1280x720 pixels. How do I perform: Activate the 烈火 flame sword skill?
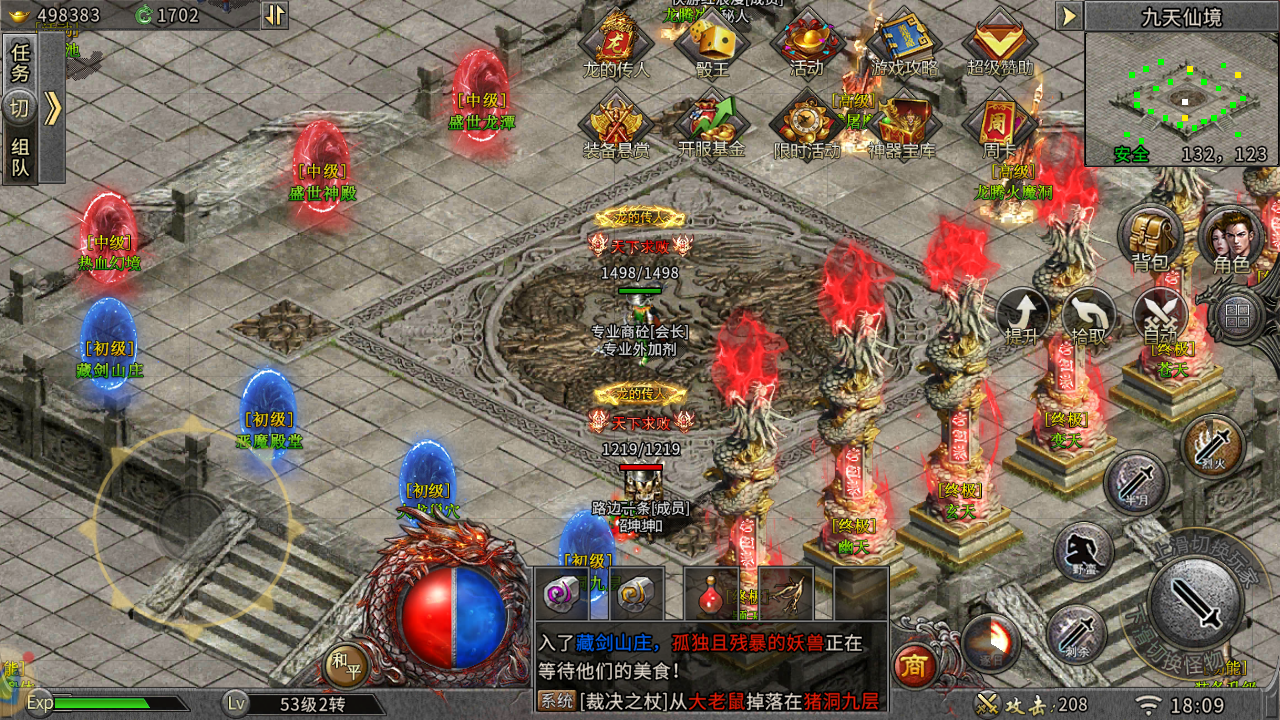1212,445
